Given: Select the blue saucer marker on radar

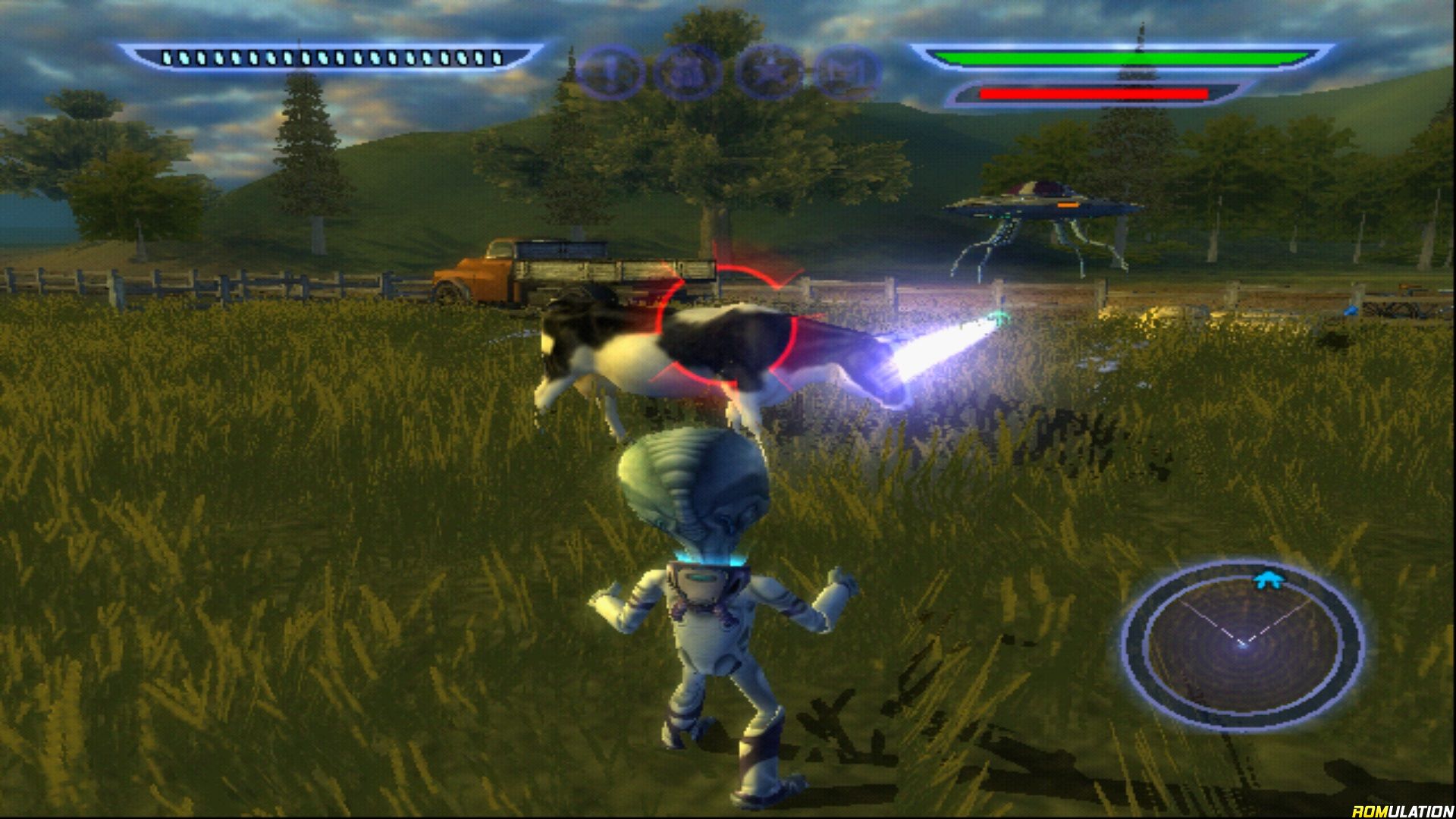Looking at the screenshot, I should (x=1263, y=580).
